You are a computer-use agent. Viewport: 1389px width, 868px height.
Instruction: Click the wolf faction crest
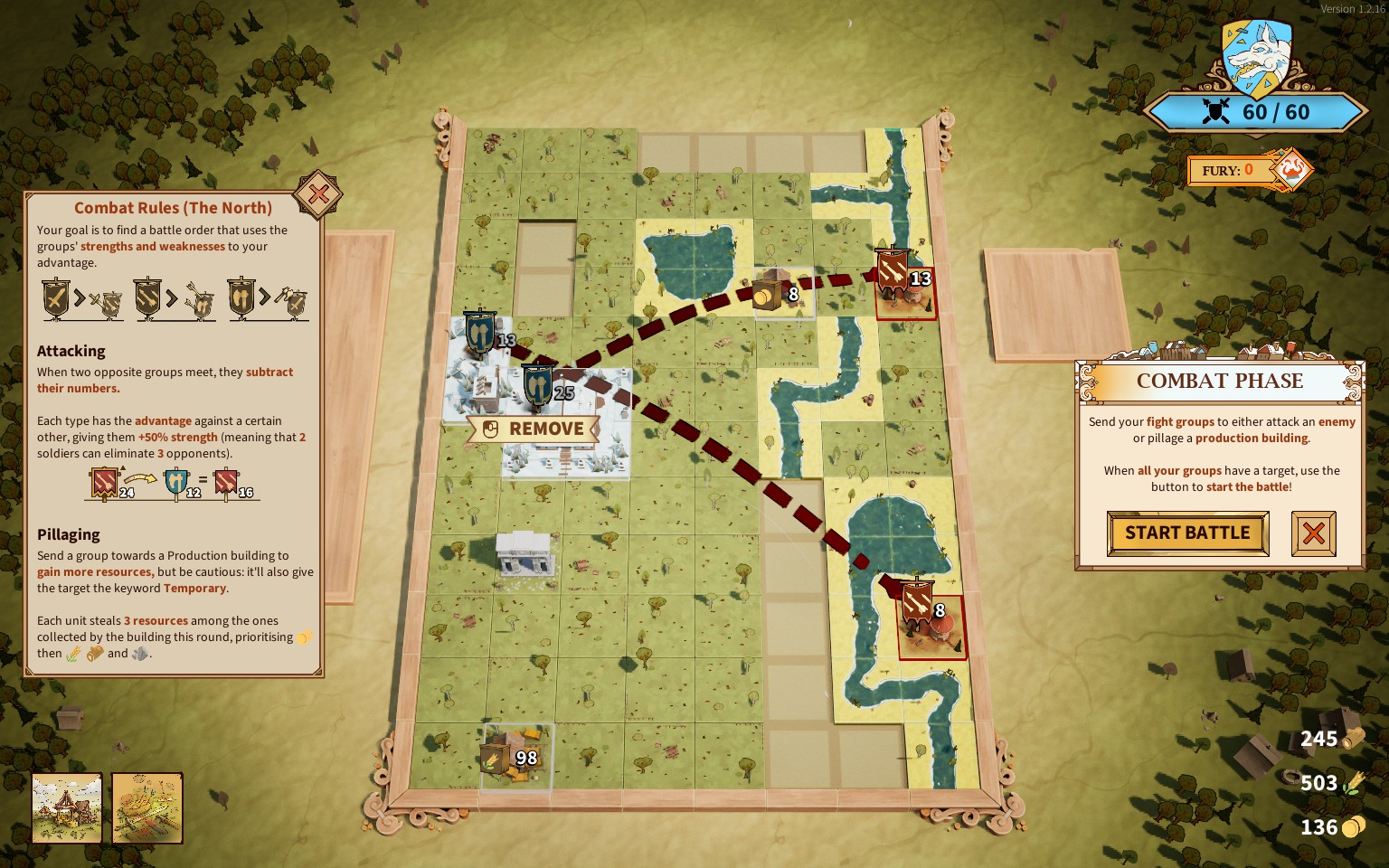point(1257,59)
